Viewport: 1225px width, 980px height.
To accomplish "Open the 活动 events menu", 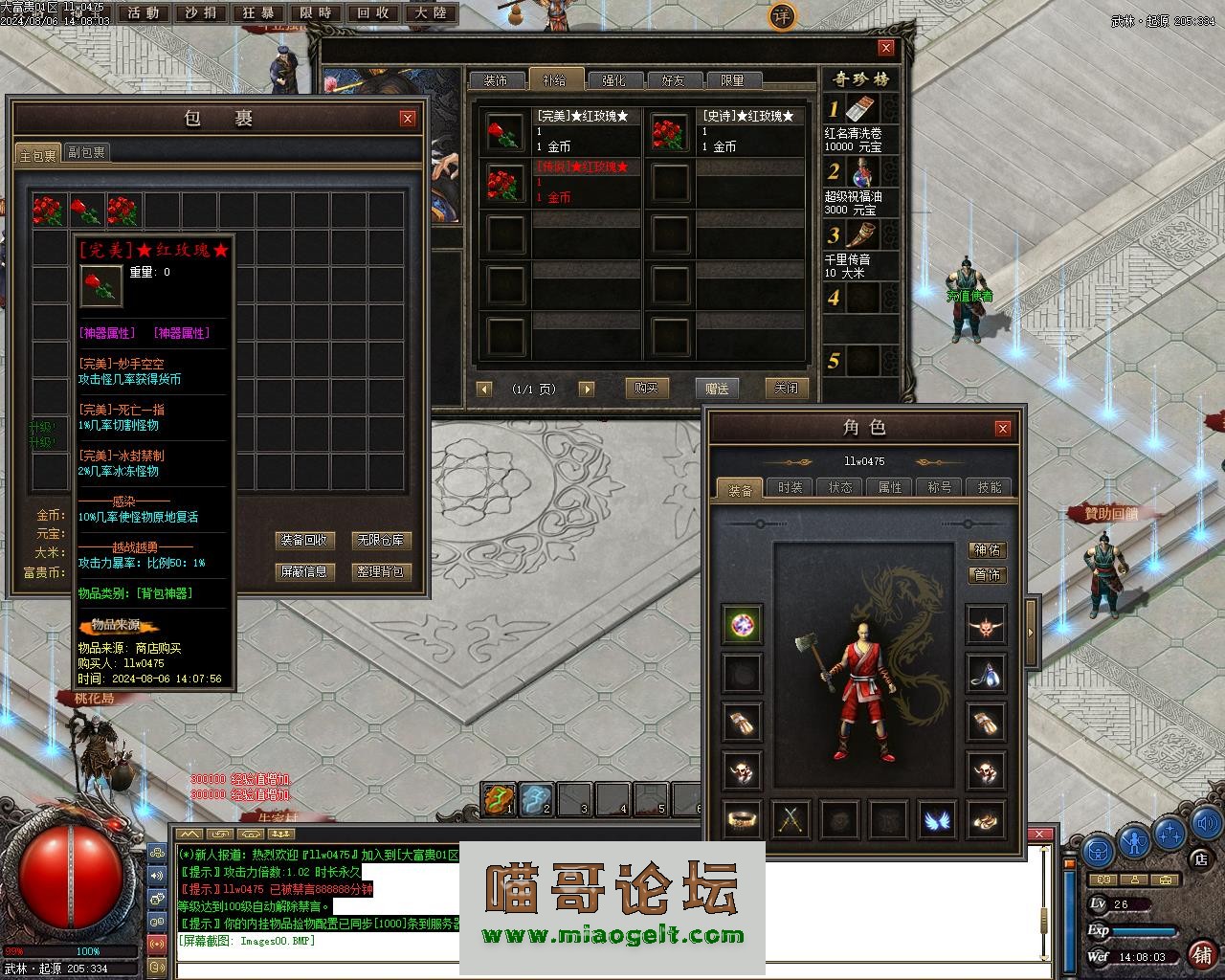I will (x=144, y=13).
